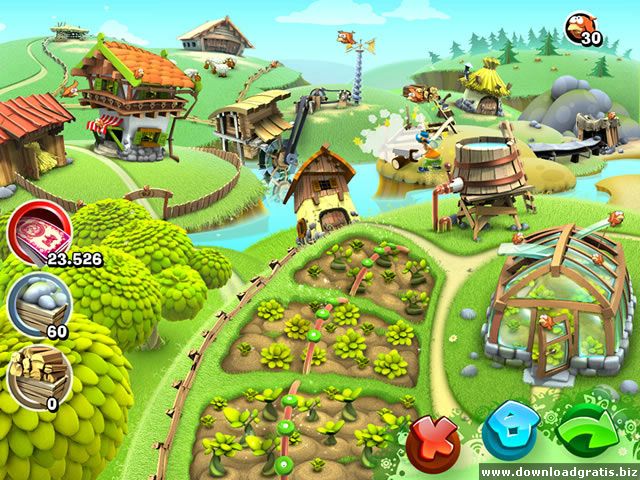This screenshot has width=640, height=480.
Task: Select the stone crate resource icon
Action: coord(36,301)
